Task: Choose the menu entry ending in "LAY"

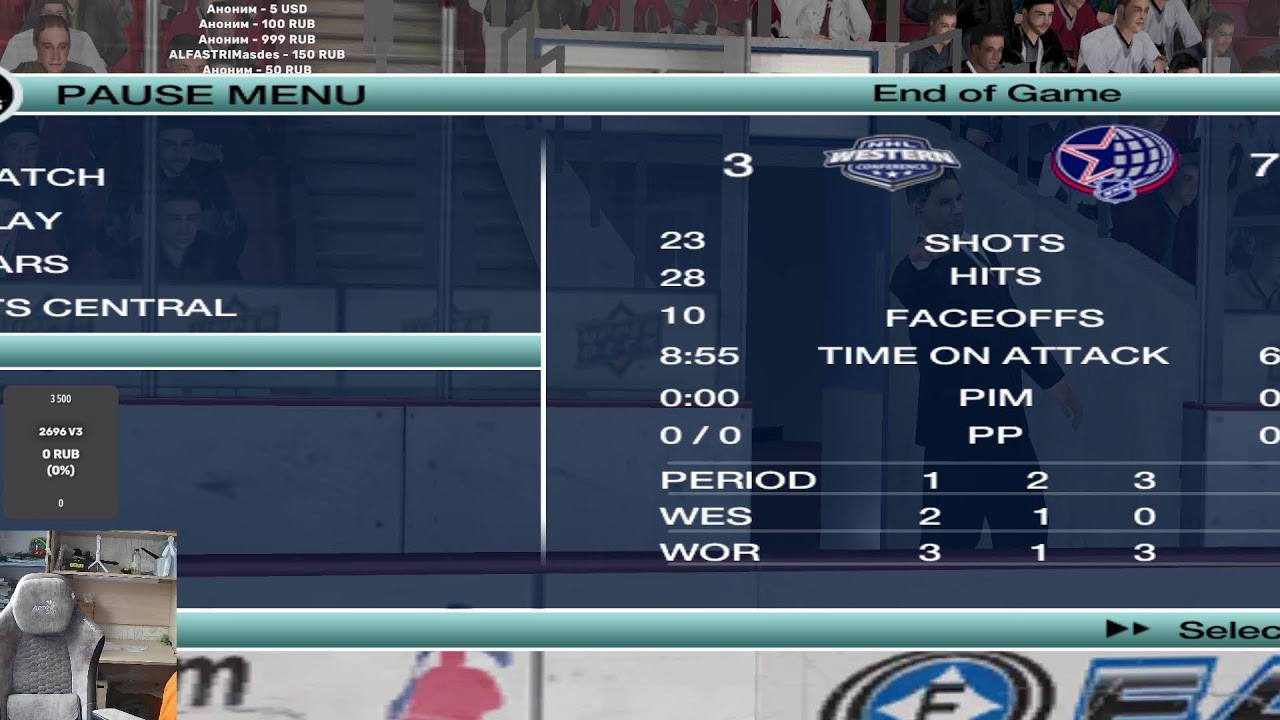Action: point(32,221)
